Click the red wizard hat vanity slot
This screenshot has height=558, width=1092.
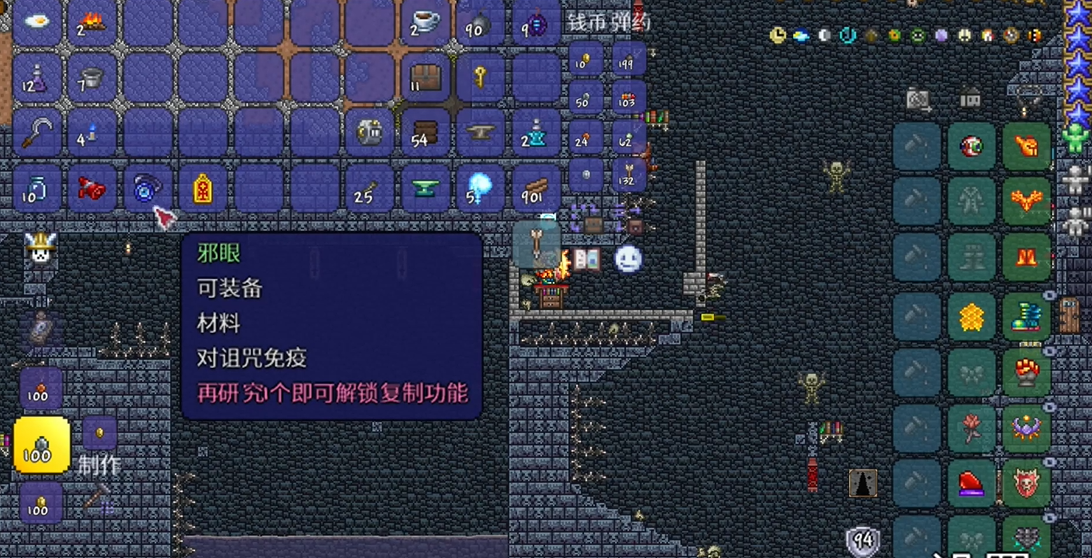click(971, 484)
